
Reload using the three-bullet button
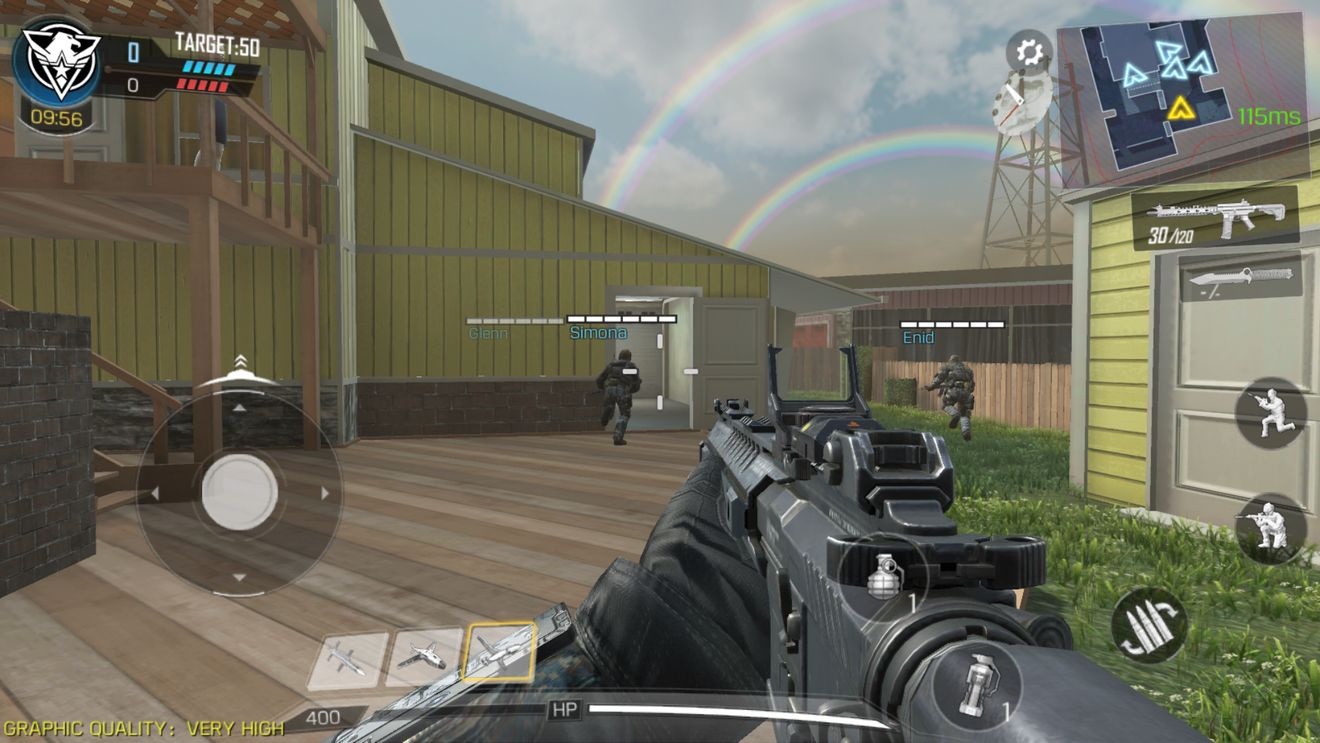(1149, 625)
